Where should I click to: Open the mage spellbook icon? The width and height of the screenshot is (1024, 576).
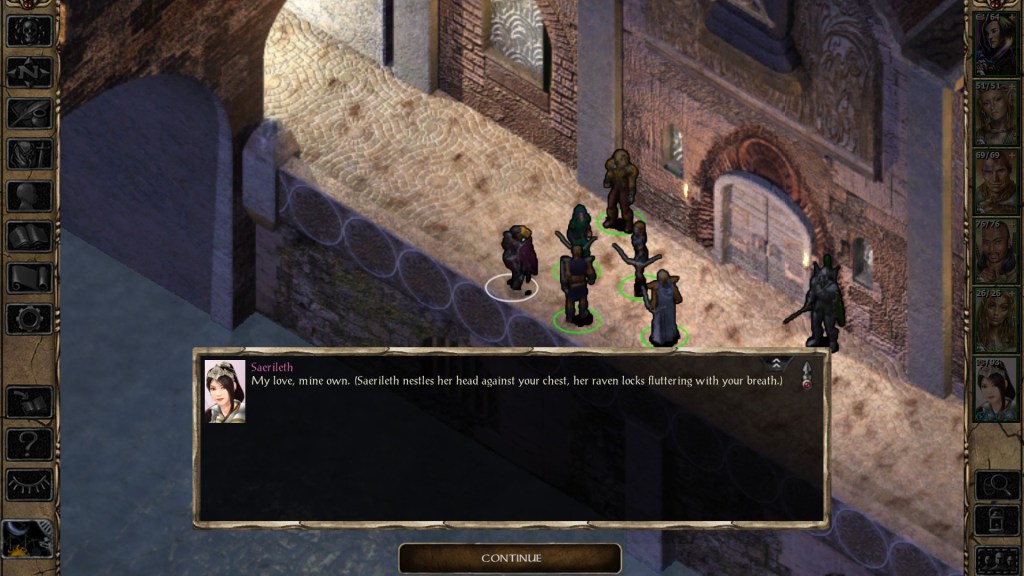click(x=29, y=236)
